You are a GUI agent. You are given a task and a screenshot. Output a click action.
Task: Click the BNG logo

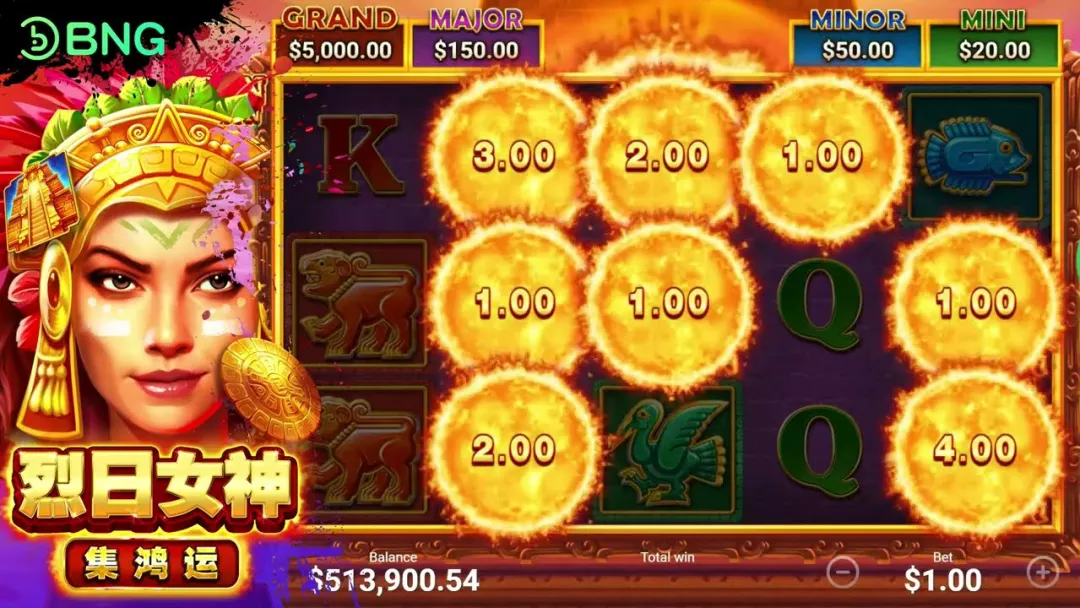pyautogui.click(x=93, y=39)
